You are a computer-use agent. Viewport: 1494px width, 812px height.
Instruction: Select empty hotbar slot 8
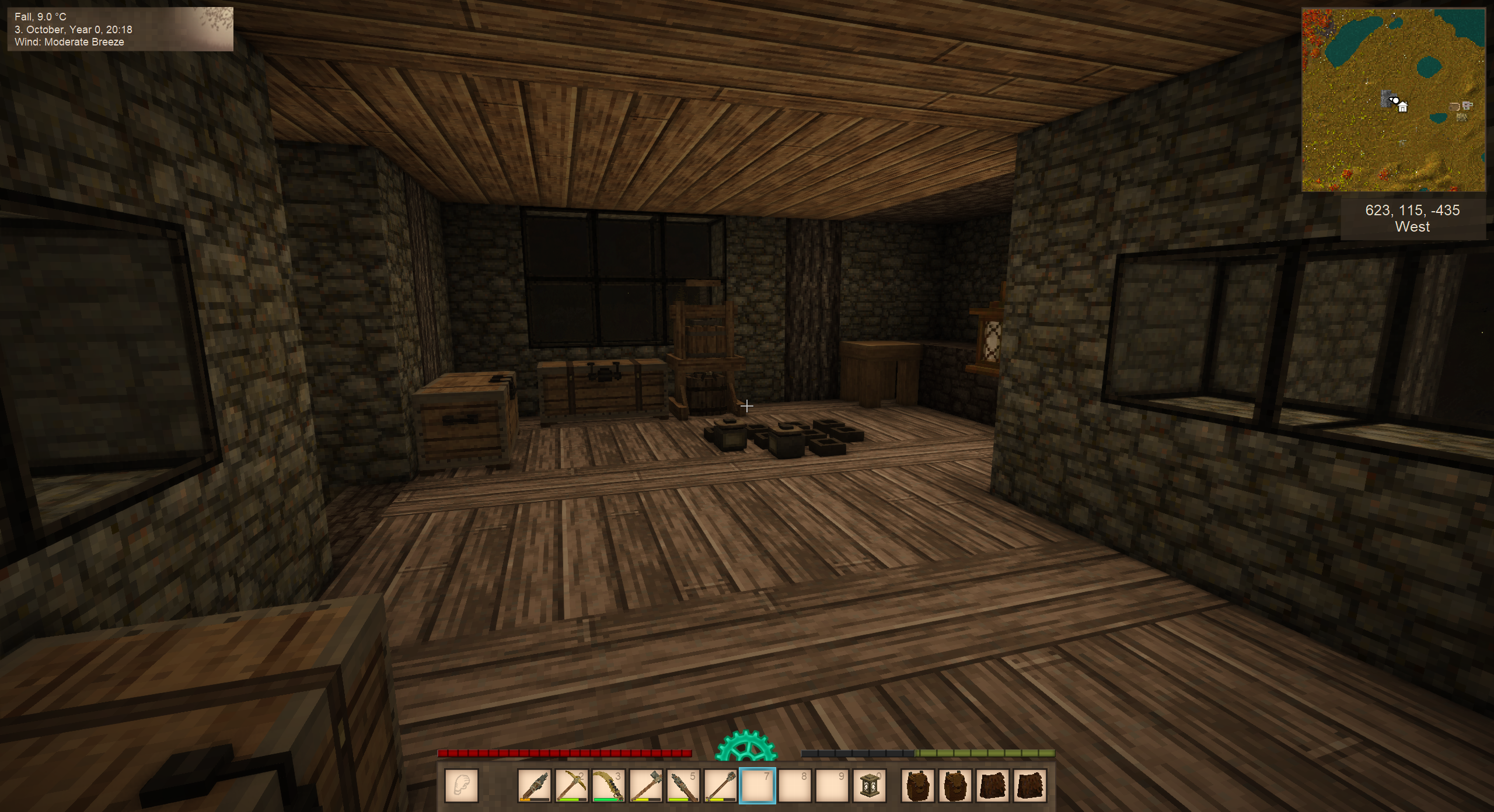(795, 786)
